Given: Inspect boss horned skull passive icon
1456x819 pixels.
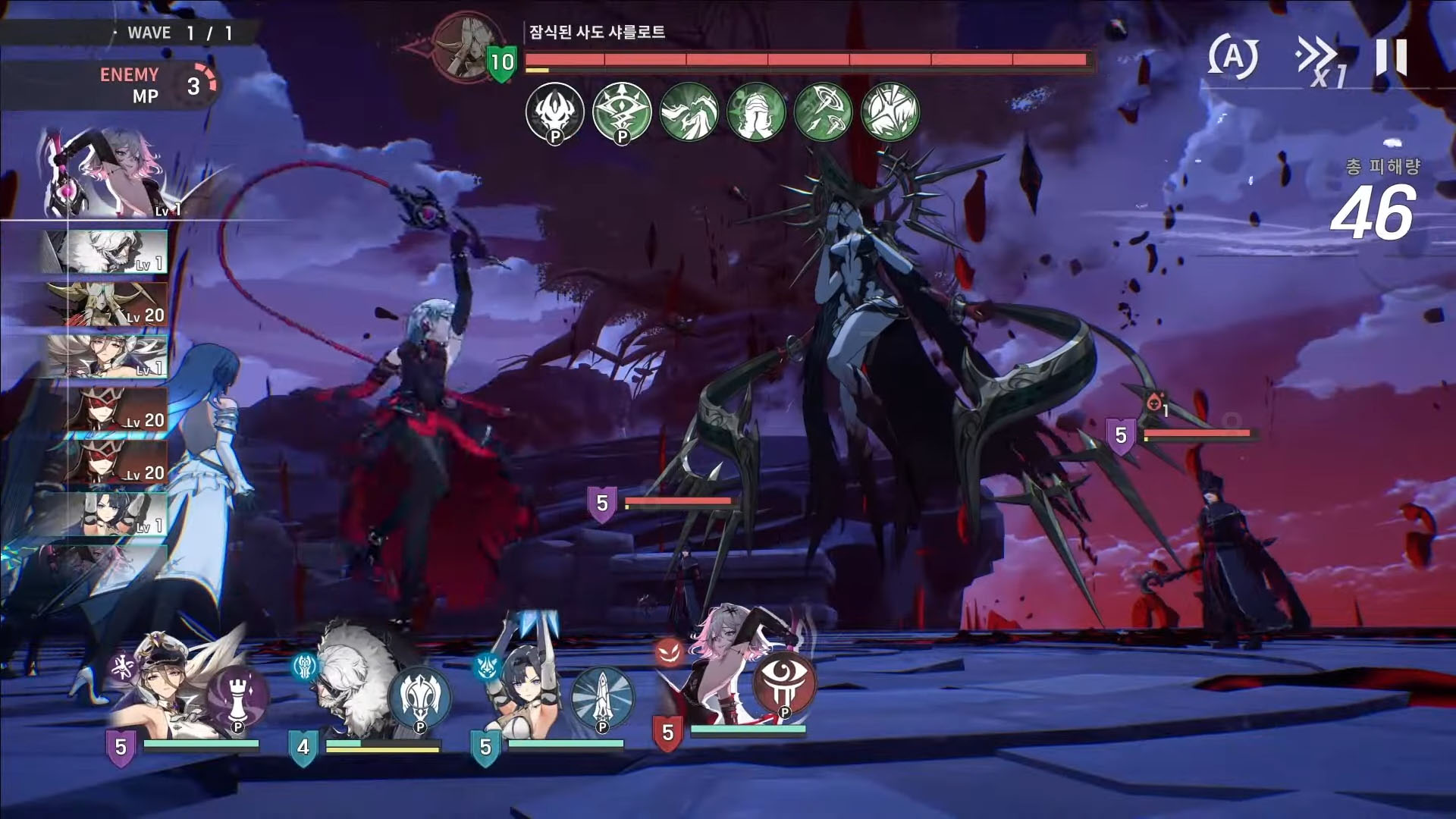Looking at the screenshot, I should pyautogui.click(x=554, y=112).
